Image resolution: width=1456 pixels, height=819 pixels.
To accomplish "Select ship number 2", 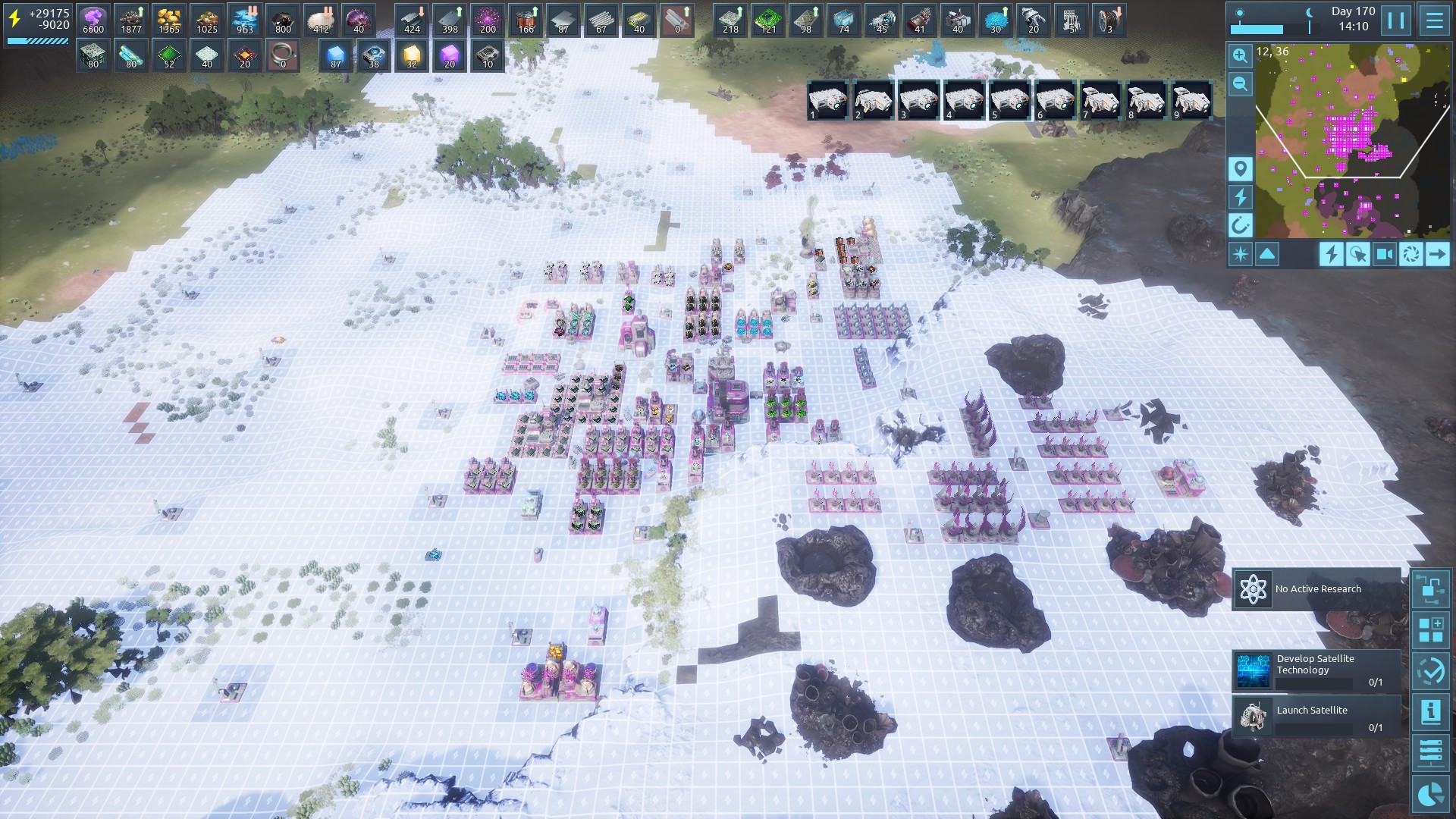I will [x=873, y=100].
